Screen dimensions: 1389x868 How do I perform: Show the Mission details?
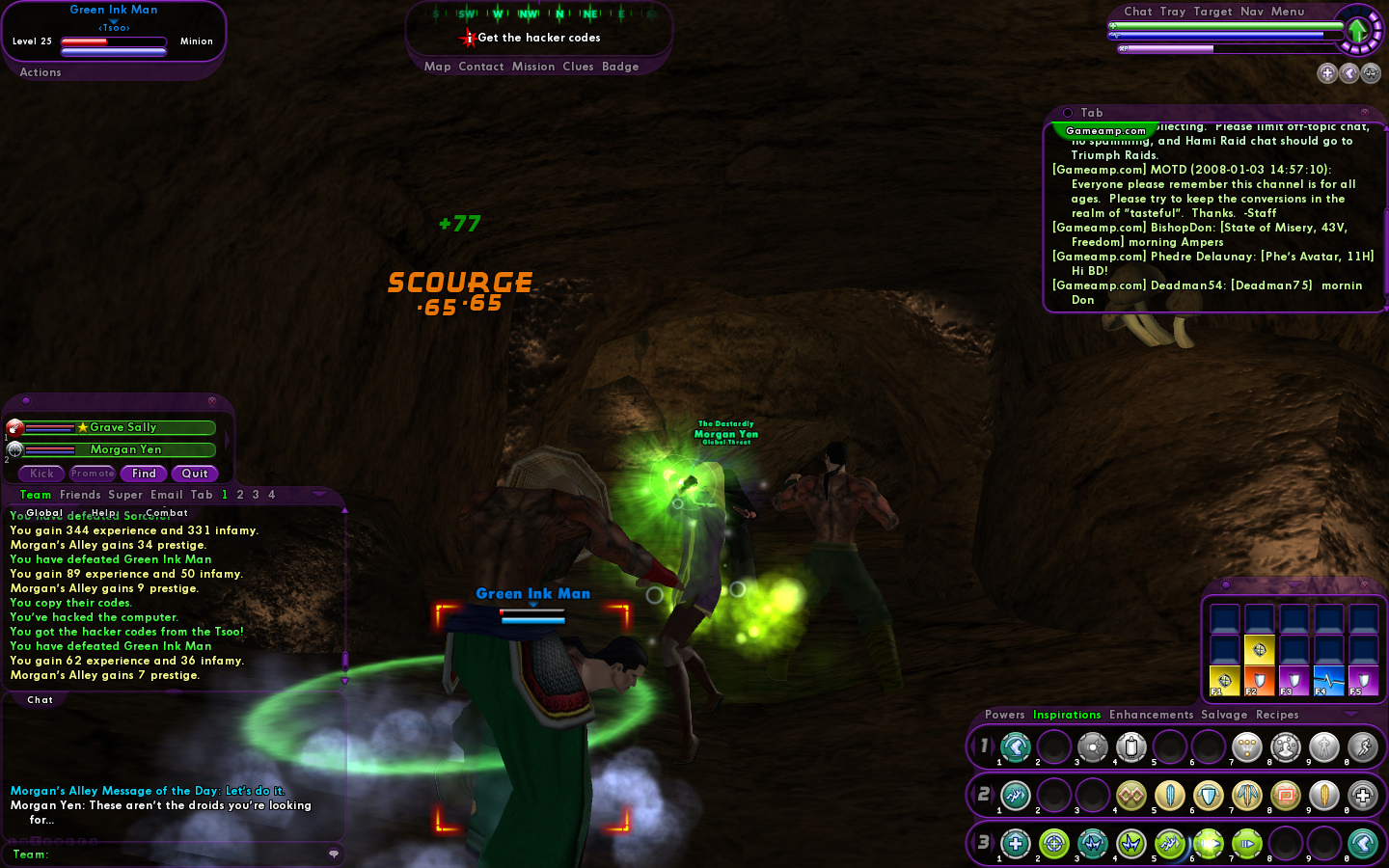coord(533,67)
